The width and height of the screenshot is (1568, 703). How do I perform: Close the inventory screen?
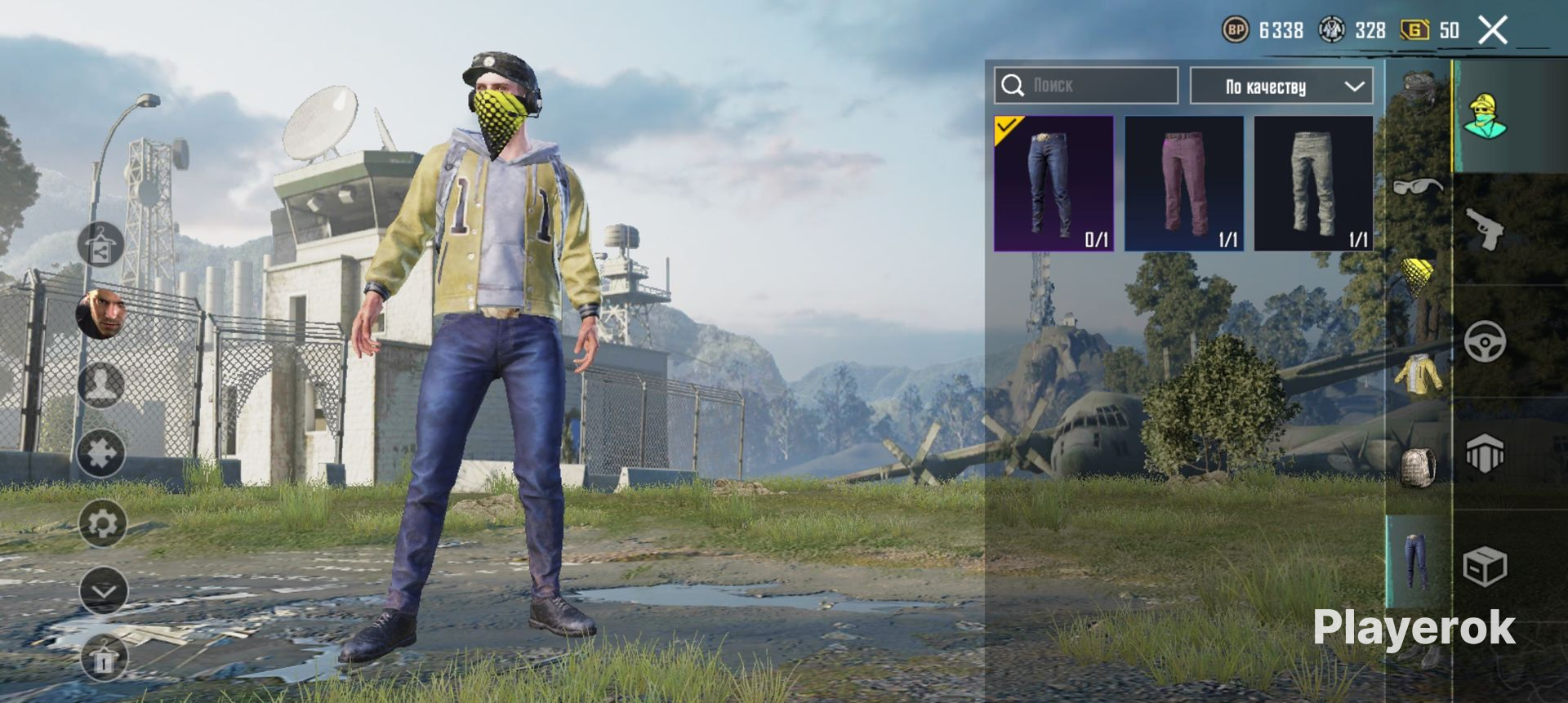1492,31
